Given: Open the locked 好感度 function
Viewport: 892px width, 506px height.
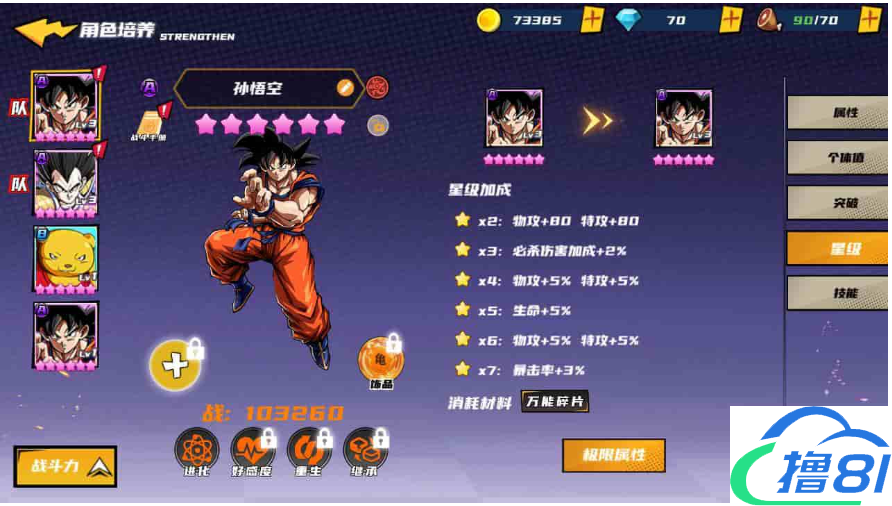Looking at the screenshot, I should (252, 451).
